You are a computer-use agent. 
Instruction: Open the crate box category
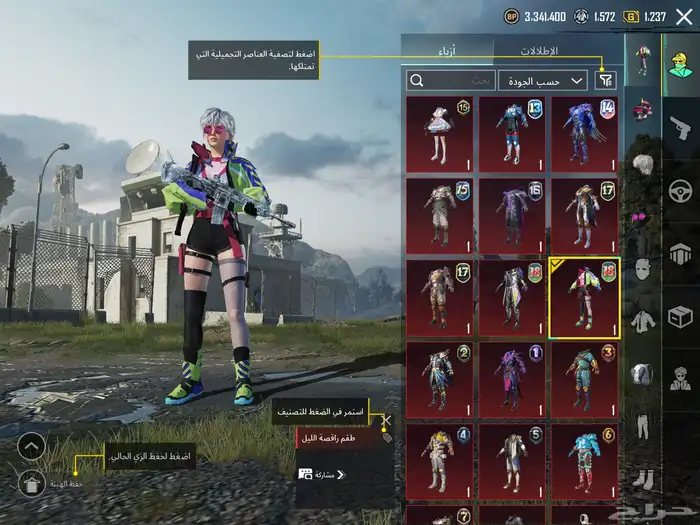coord(680,318)
